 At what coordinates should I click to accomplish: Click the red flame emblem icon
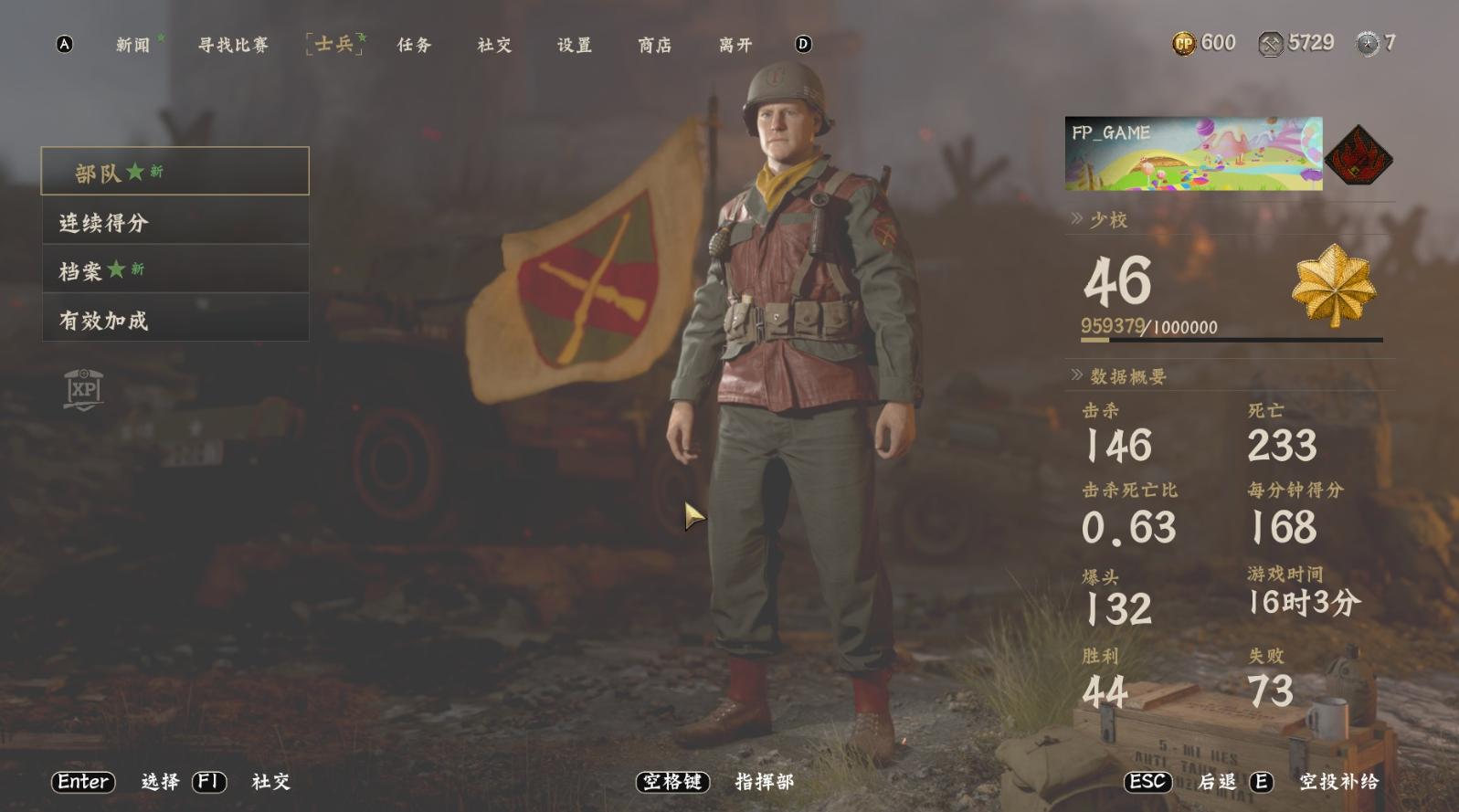1359,155
